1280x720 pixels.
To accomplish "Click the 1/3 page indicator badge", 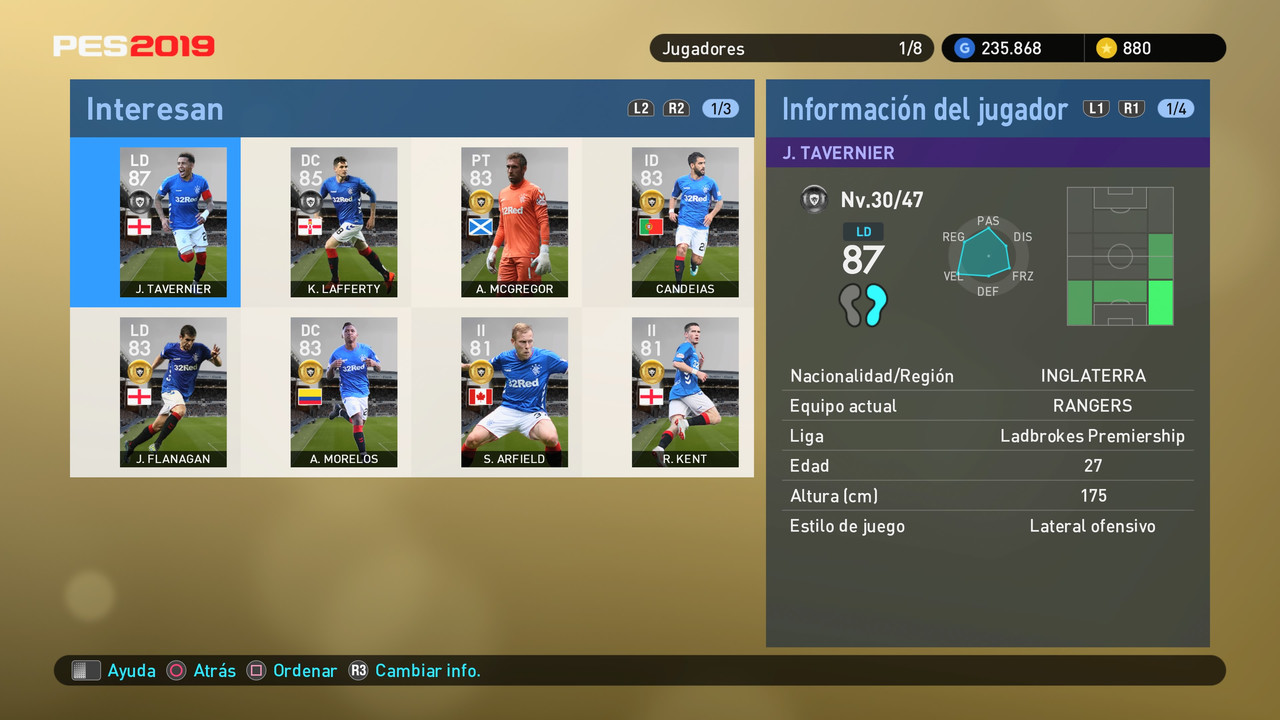I will [719, 108].
